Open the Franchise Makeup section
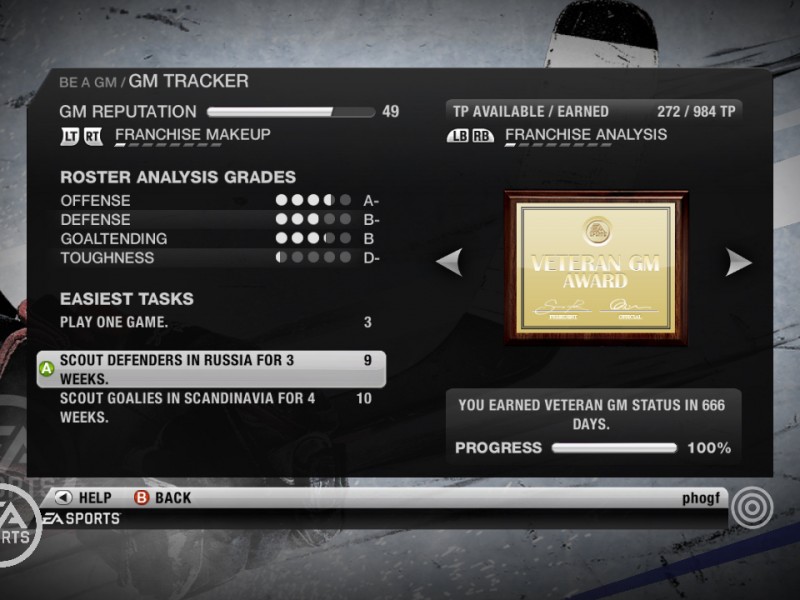 point(192,135)
